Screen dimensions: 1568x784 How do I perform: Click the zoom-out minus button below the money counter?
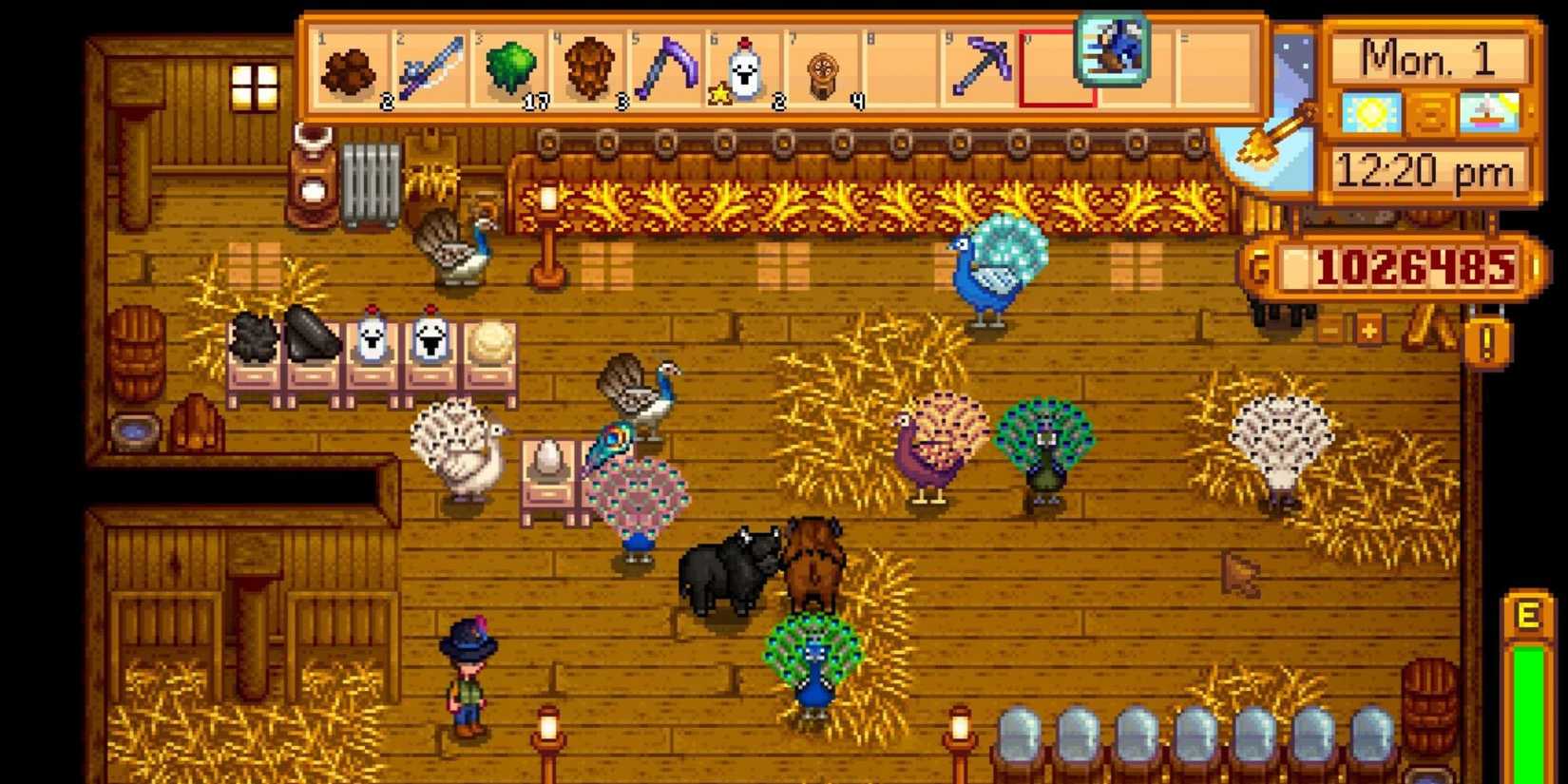1329,331
